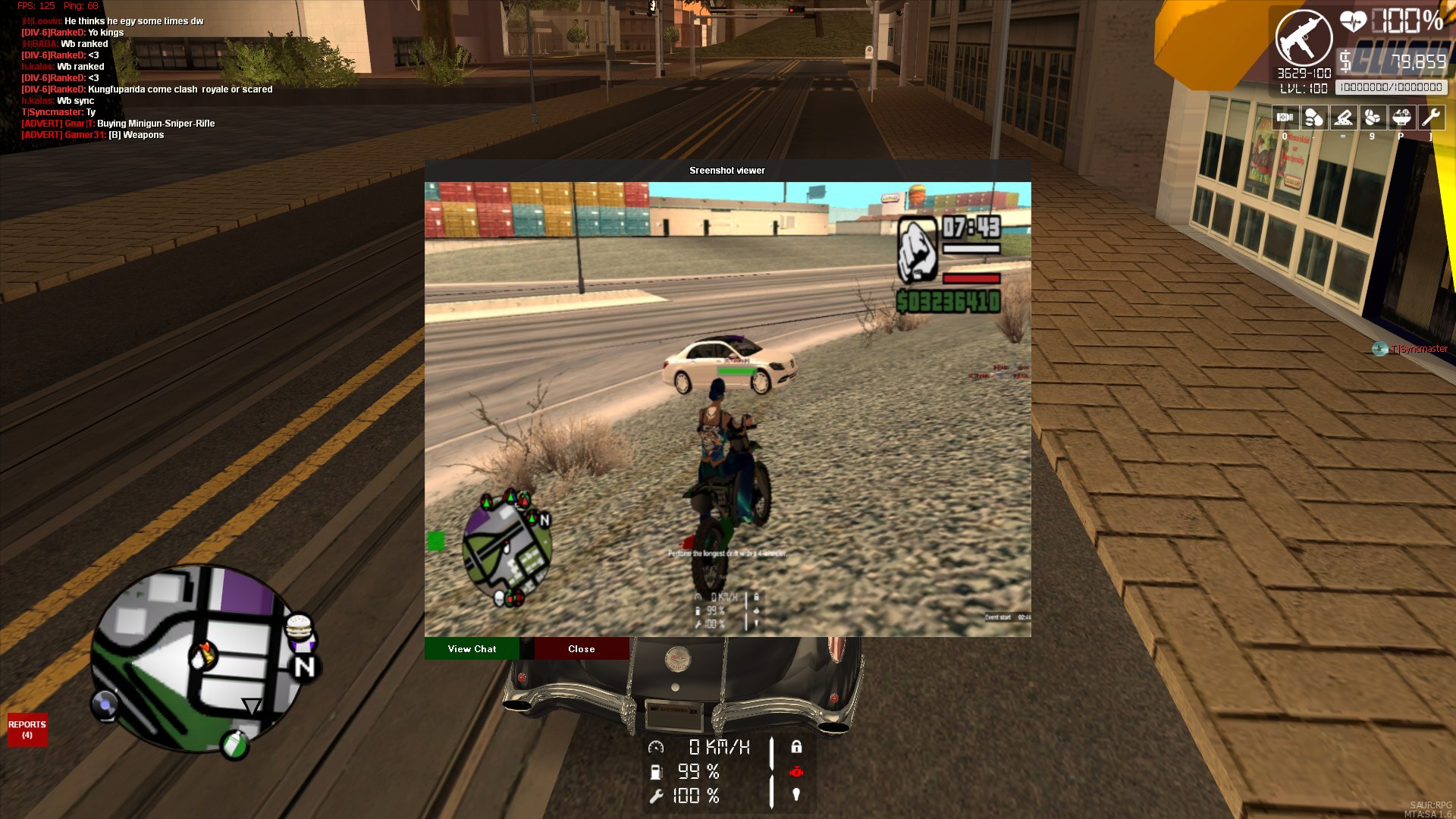Use the medkit item slot
This screenshot has height=819, width=1456.
[x=1285, y=118]
